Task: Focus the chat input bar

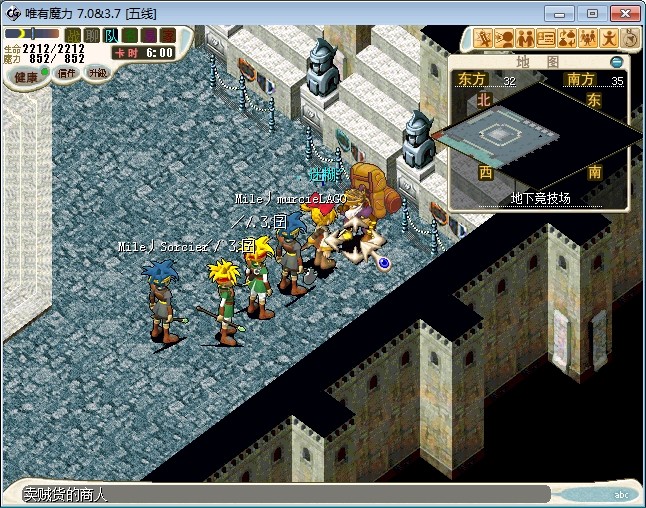Action: (280, 494)
